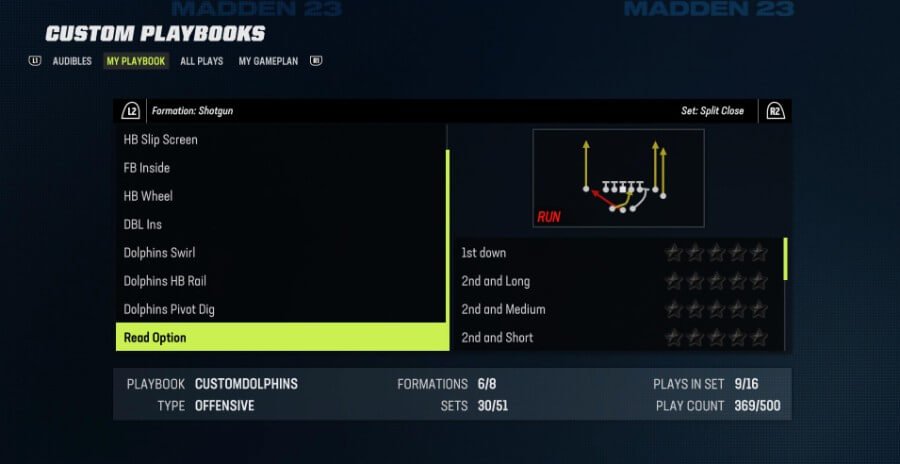Viewport: 900px width, 464px height.
Task: Choose the FB Inside play
Action: coord(147,168)
